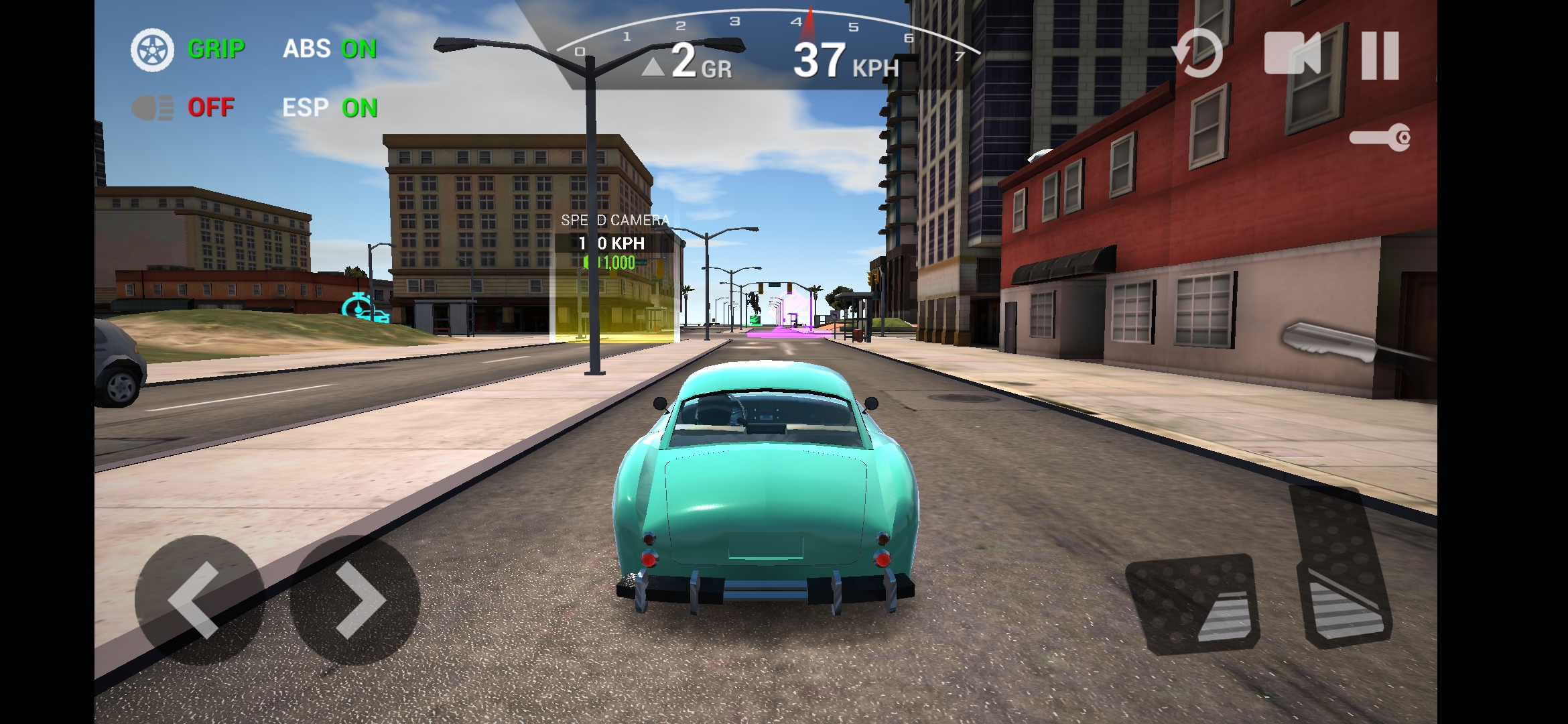Screen dimensions: 1568x724
Task: Turn the headlights from OFF to ON
Action: coord(211,108)
